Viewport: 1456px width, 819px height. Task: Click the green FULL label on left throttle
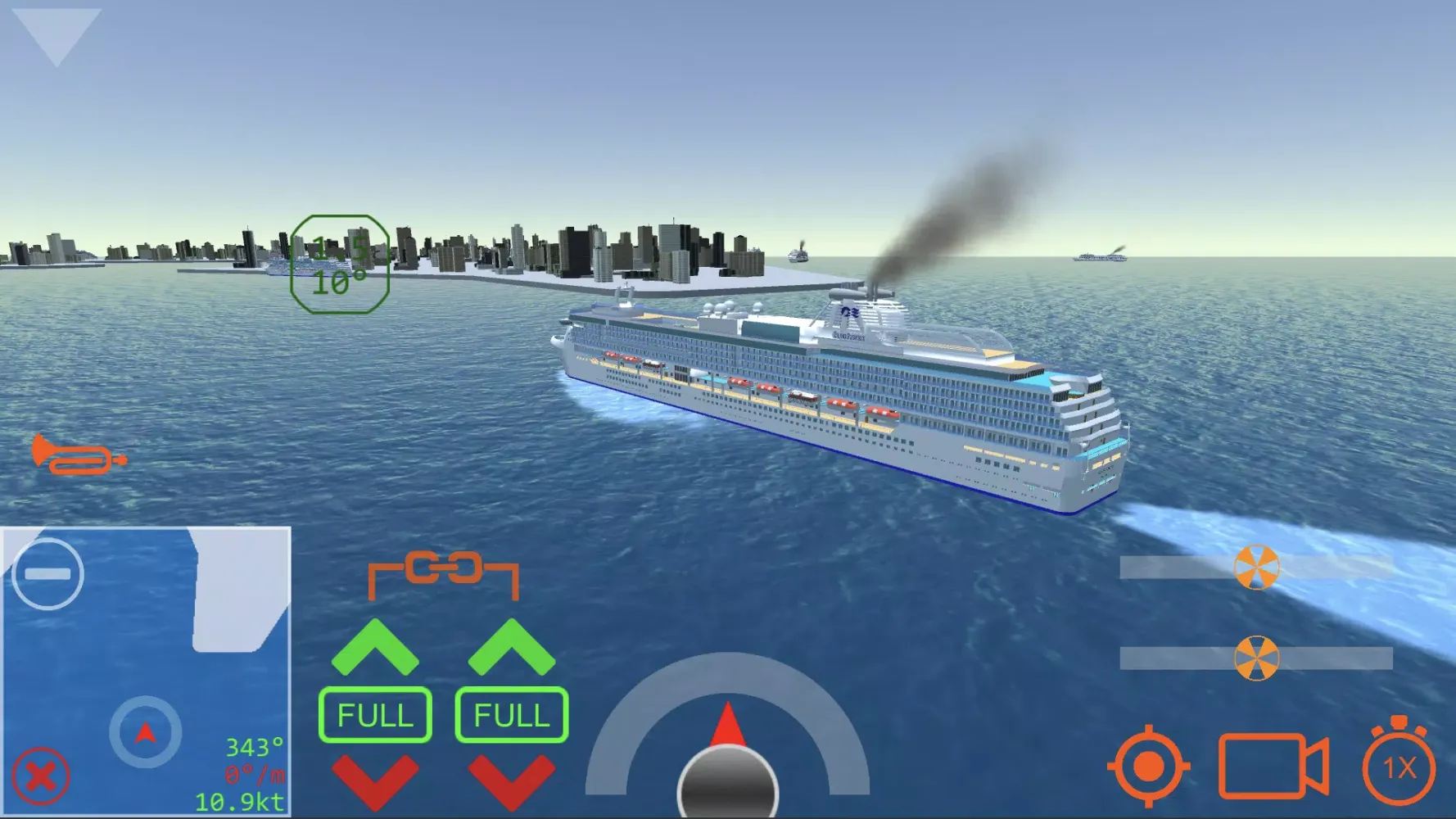coord(375,714)
